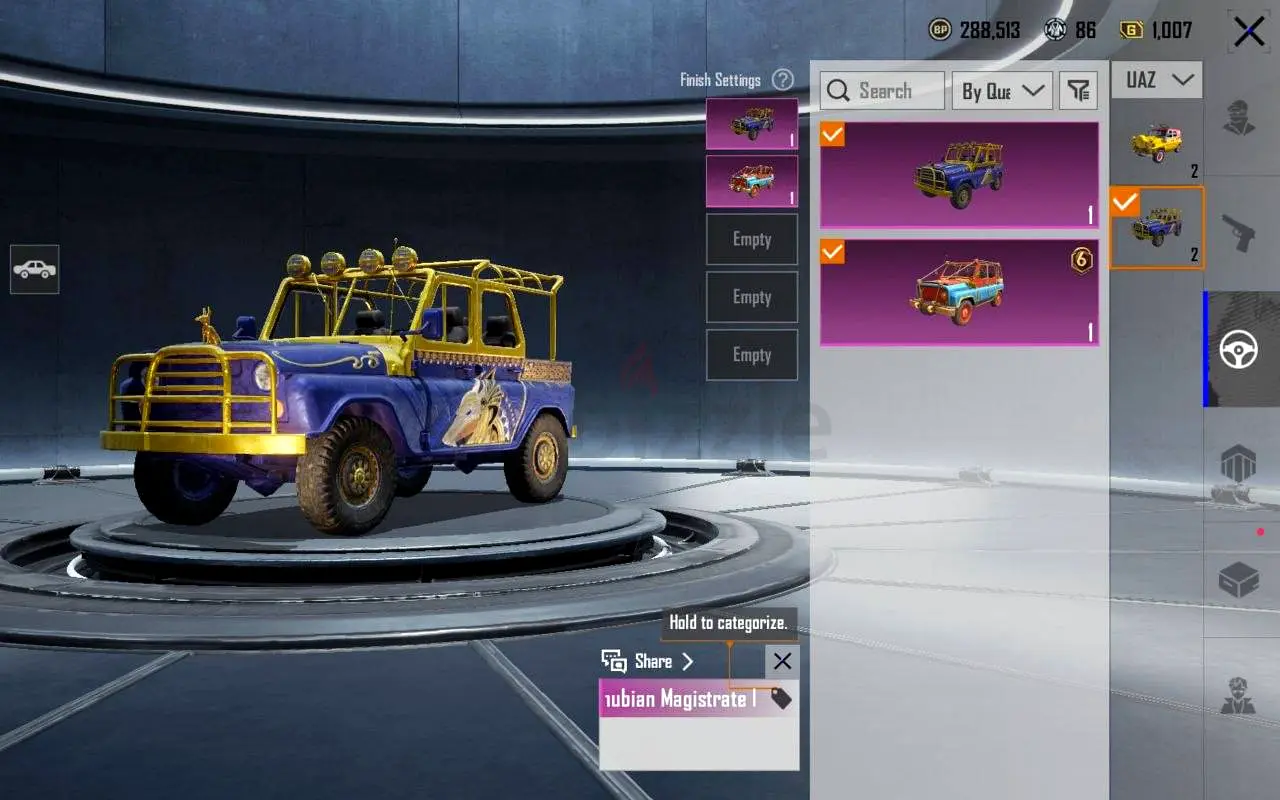Image resolution: width=1280 pixels, height=800 pixels.
Task: Open the open-box category tab
Action: click(1239, 579)
